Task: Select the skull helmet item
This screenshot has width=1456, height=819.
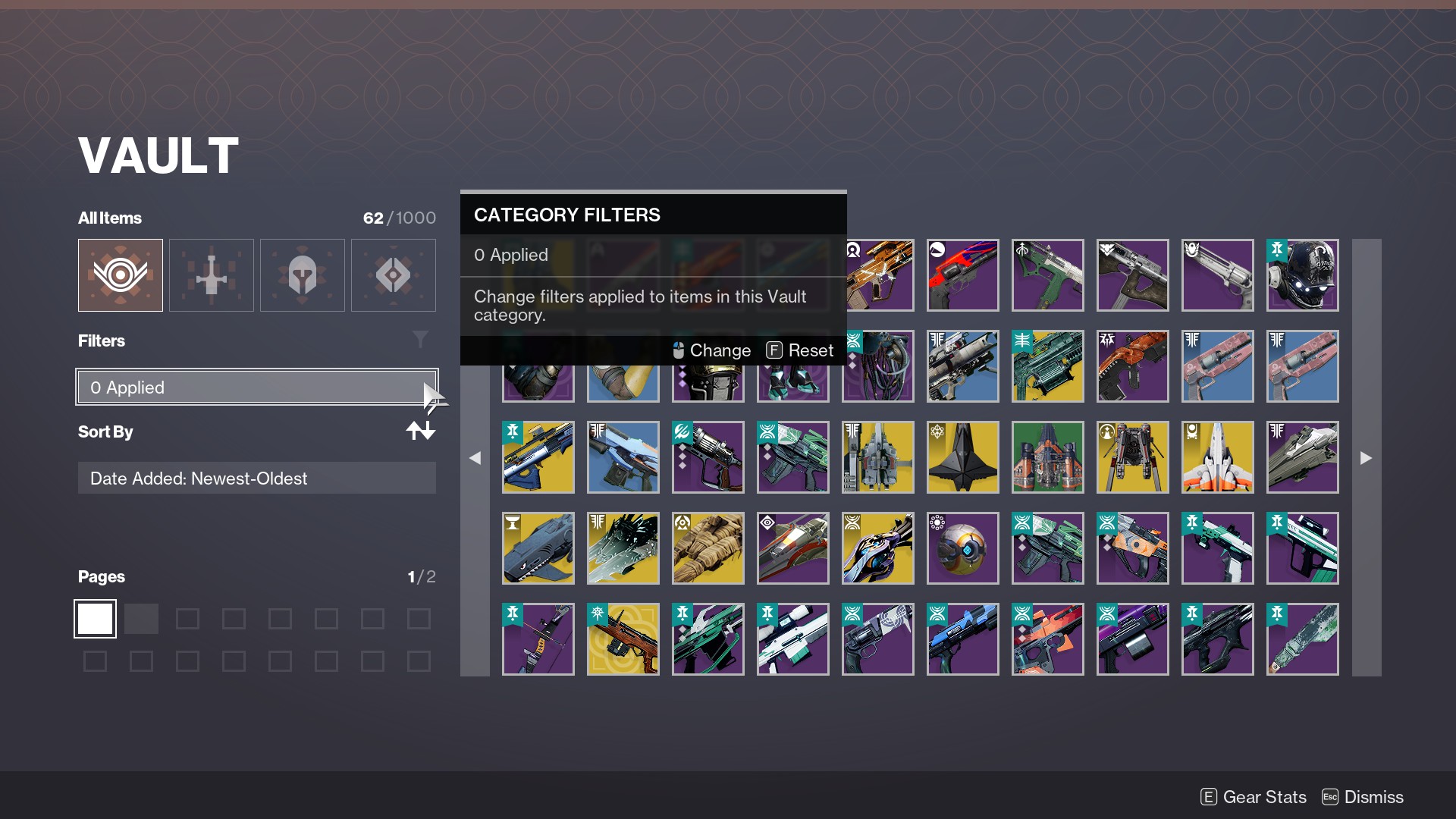Action: click(1302, 275)
